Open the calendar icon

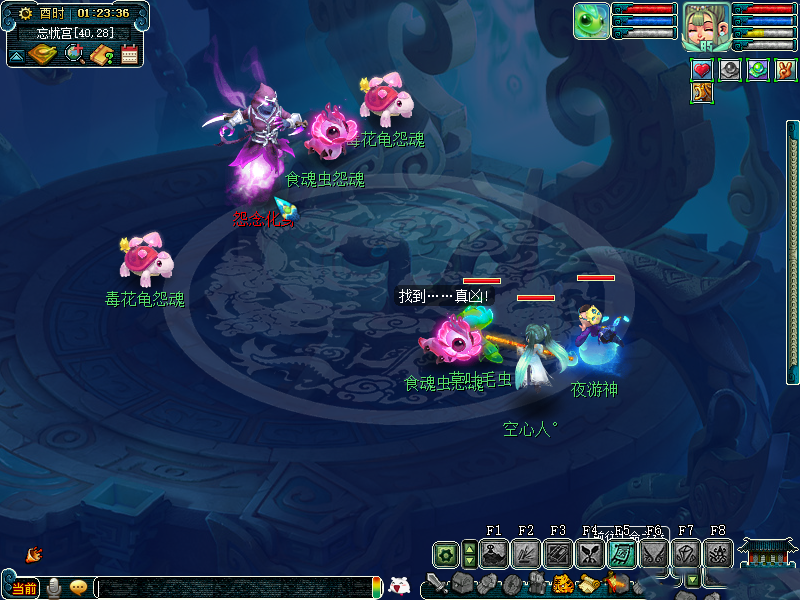(x=129, y=54)
